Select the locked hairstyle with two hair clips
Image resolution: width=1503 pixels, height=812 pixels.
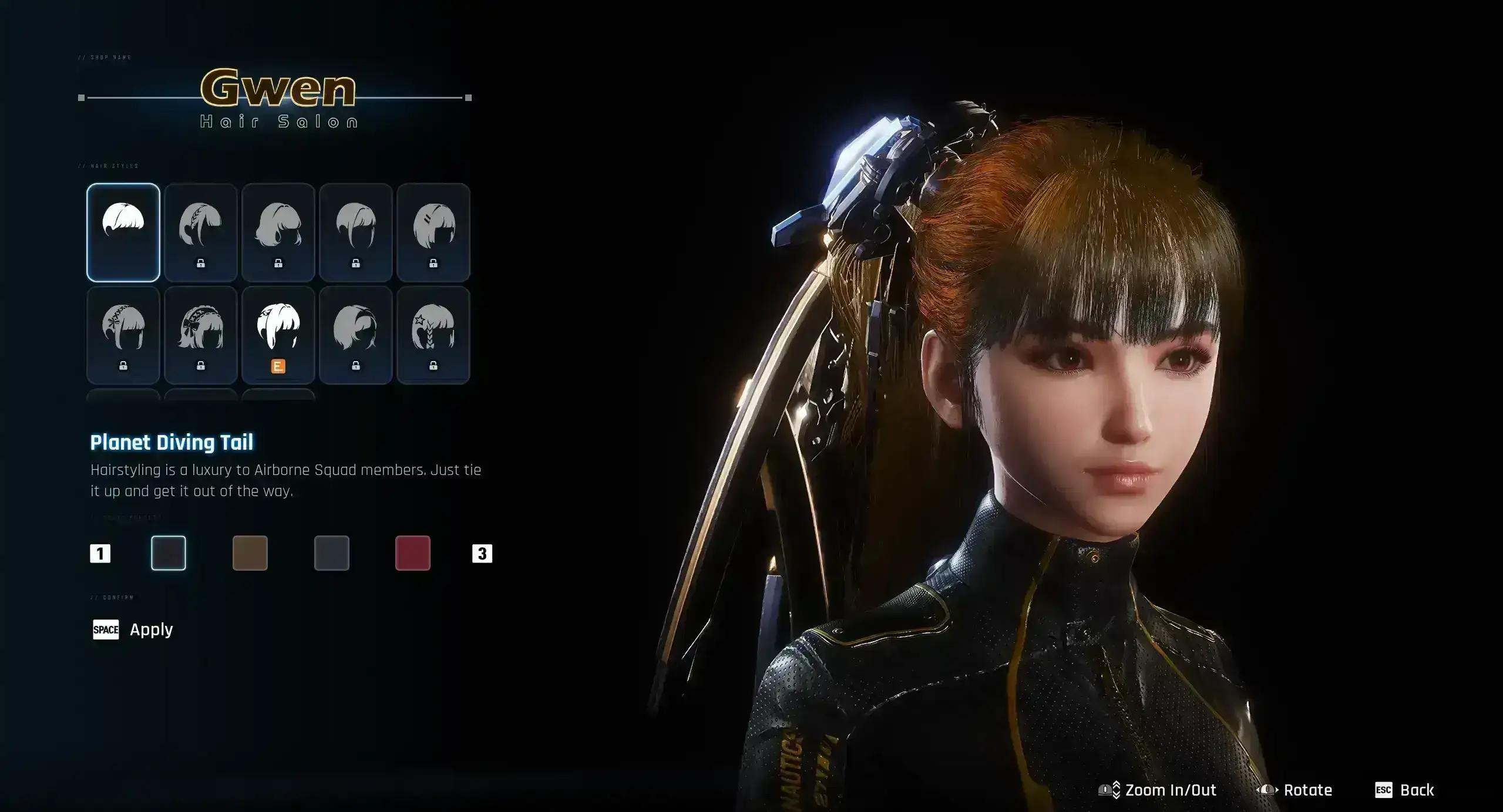point(433,232)
